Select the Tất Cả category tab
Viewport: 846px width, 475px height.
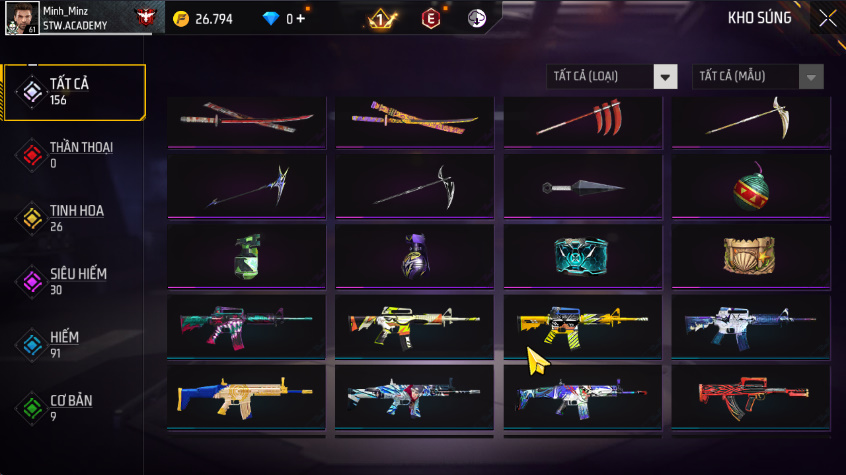coord(75,92)
